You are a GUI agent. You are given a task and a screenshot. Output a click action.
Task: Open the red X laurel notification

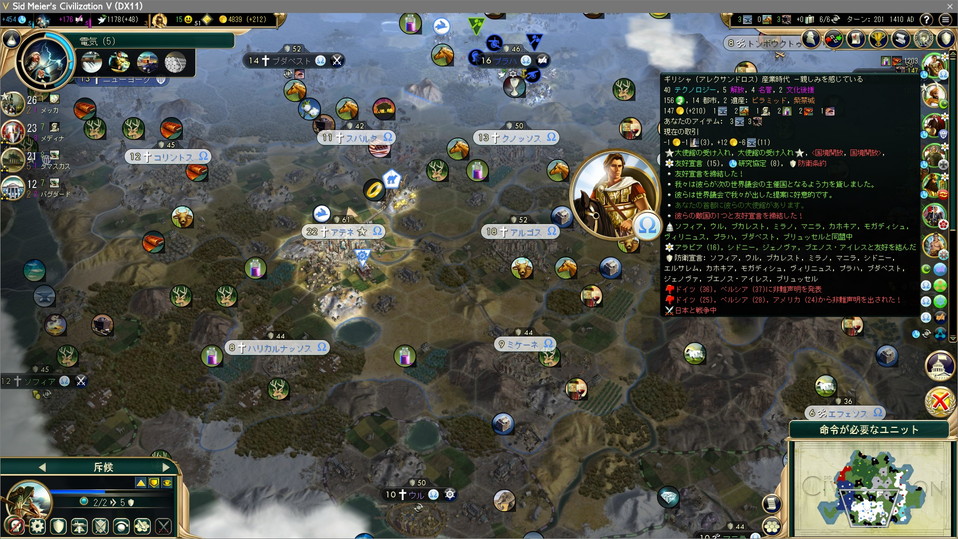point(939,402)
